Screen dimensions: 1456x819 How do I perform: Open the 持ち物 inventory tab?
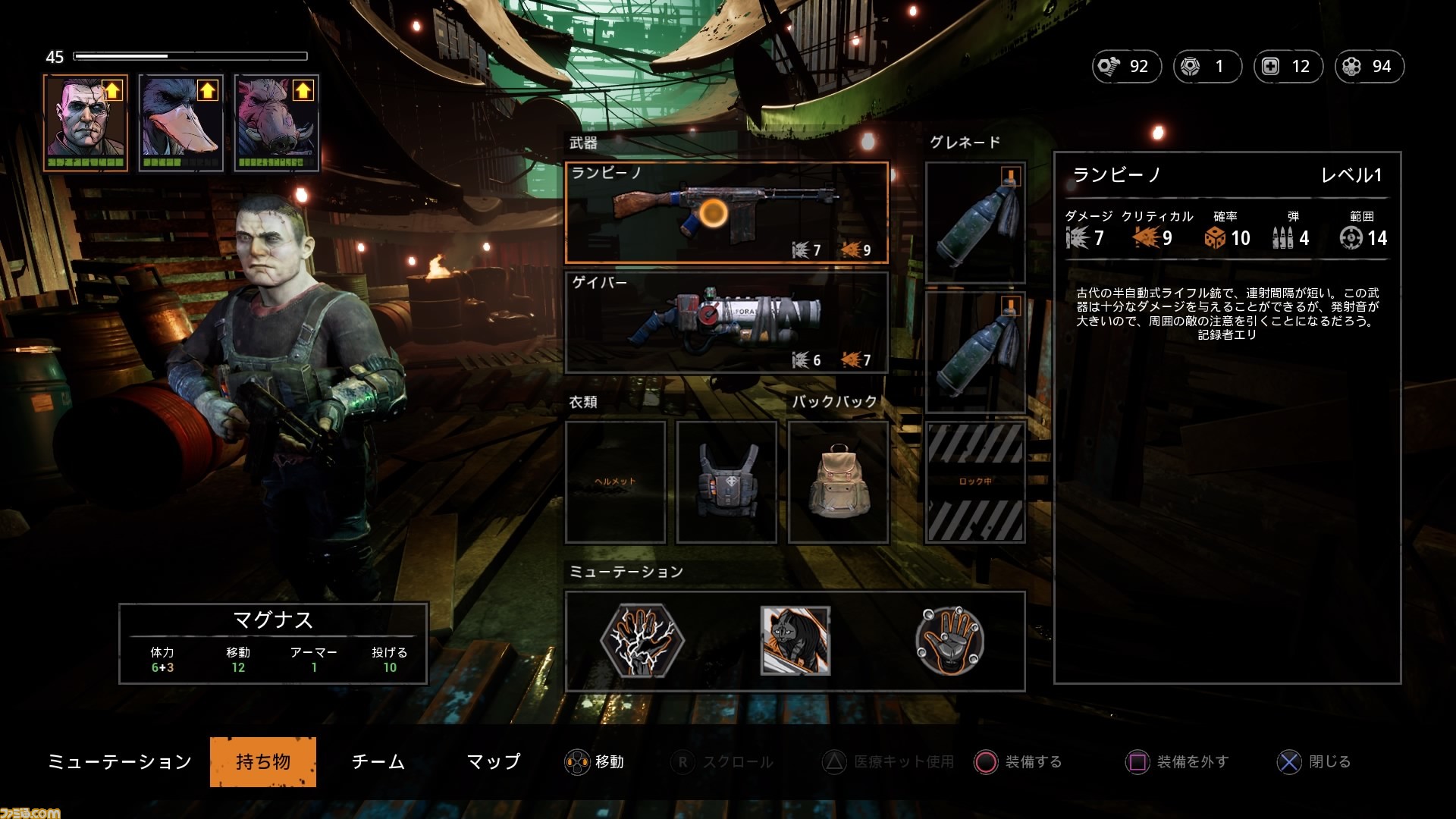point(263,761)
